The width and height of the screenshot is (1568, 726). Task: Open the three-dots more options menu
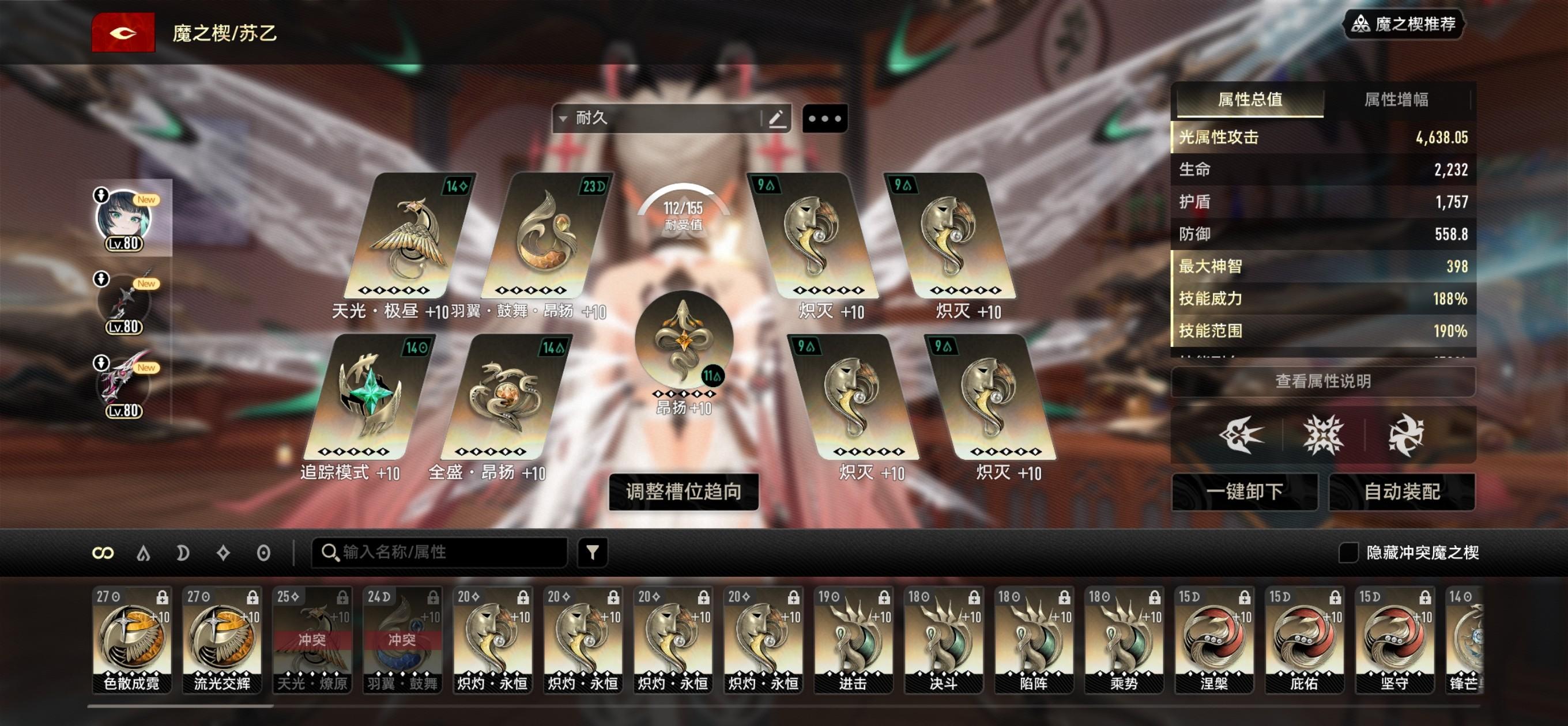[x=825, y=118]
